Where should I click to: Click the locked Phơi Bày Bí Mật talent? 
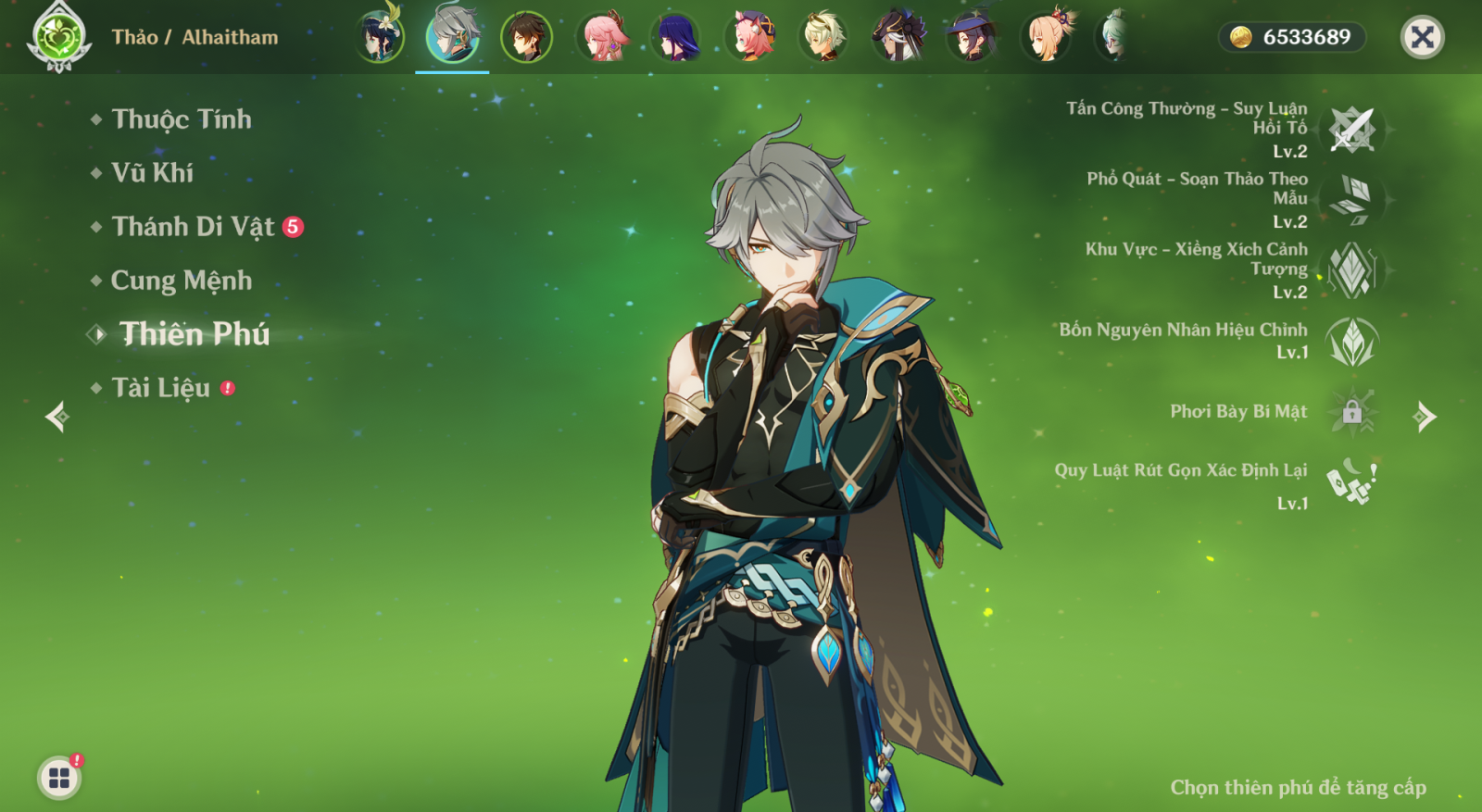(x=1351, y=411)
